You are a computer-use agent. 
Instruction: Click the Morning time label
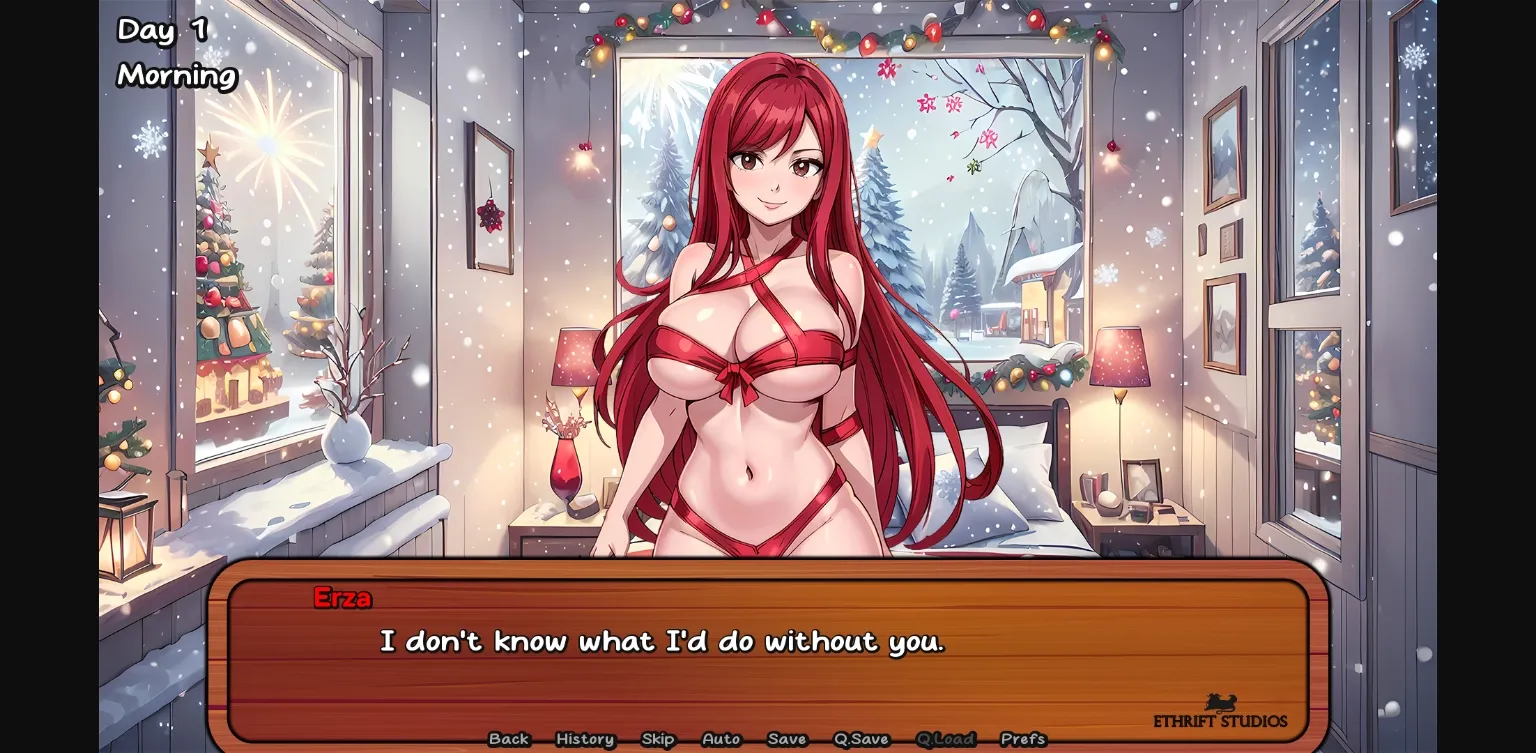[176, 73]
